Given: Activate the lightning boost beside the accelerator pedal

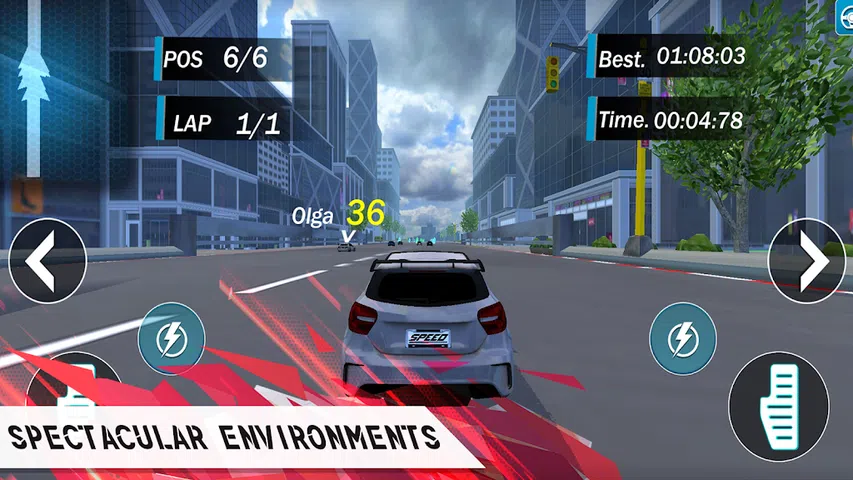Looking at the screenshot, I should pyautogui.click(x=683, y=339).
